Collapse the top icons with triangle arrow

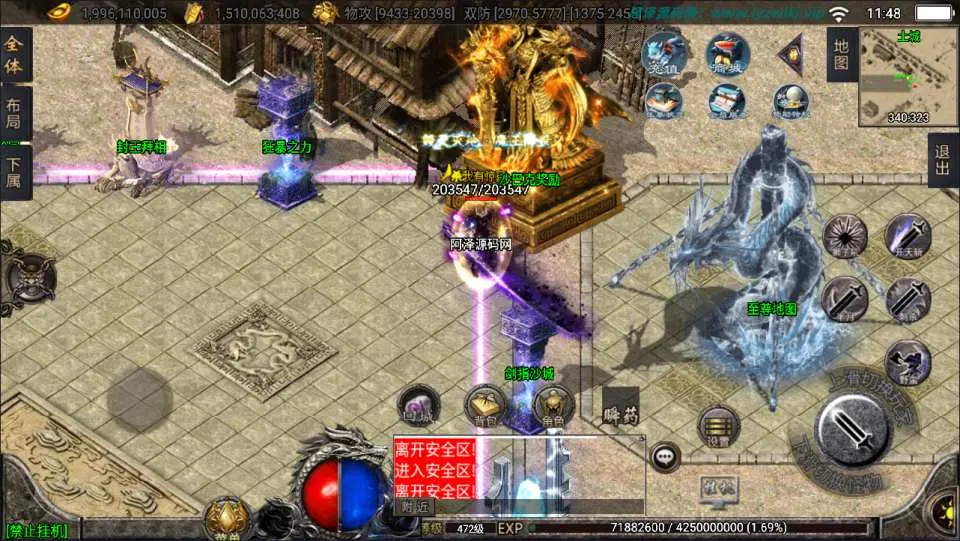point(791,54)
